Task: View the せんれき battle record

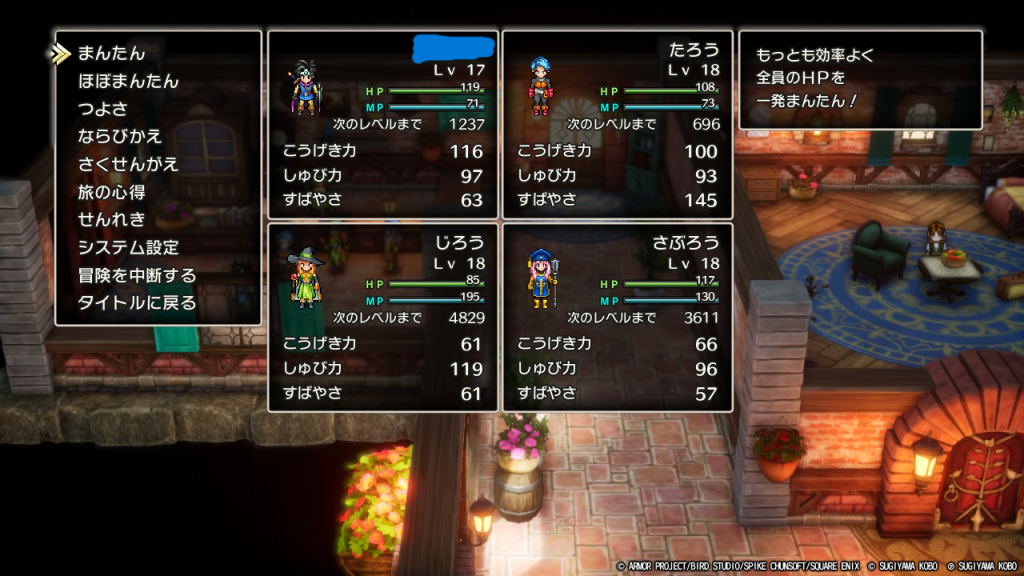Action: tap(112, 219)
